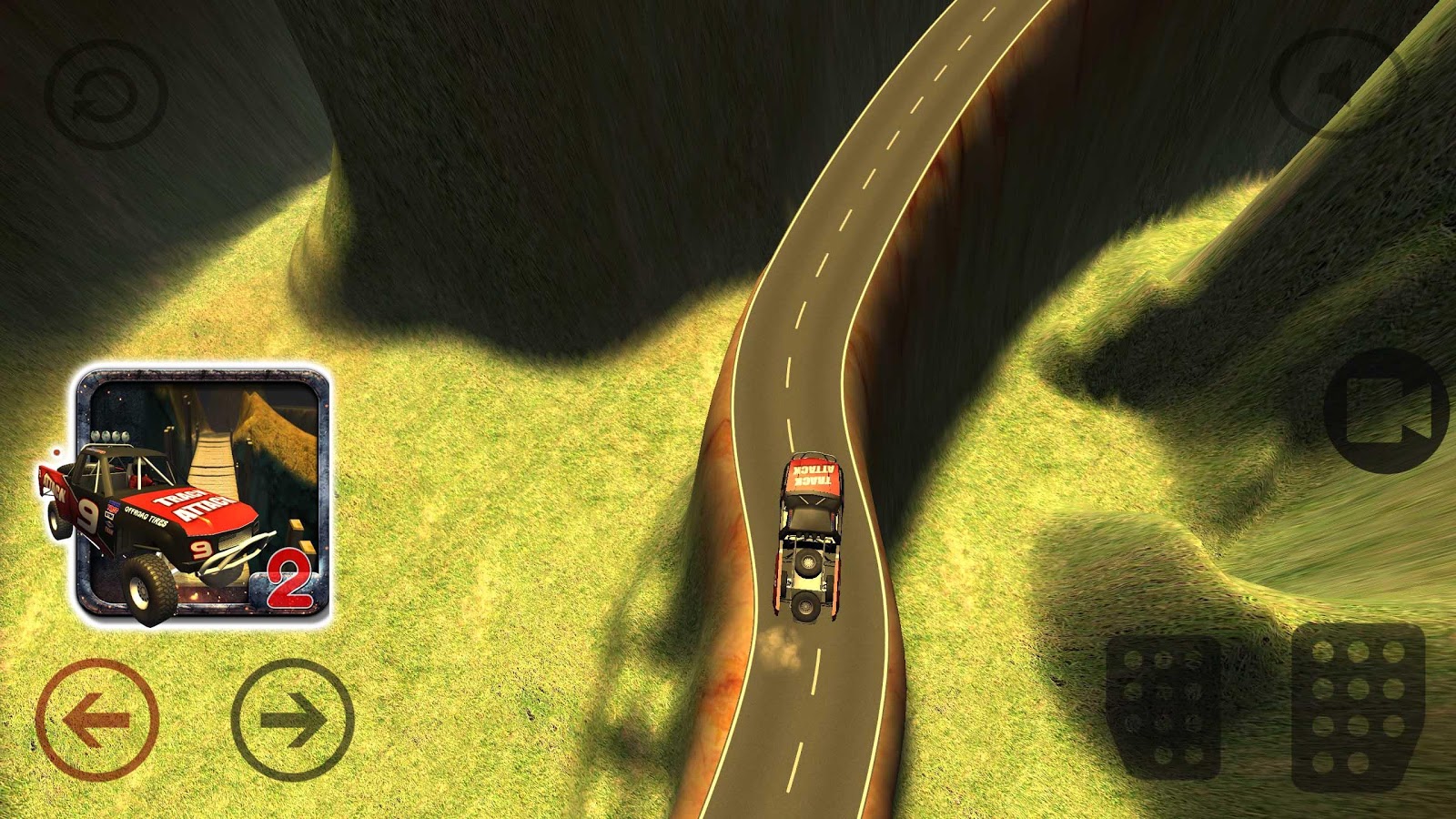Tap the steer right arrow
Image resolution: width=1456 pixels, height=819 pixels.
pos(291,719)
